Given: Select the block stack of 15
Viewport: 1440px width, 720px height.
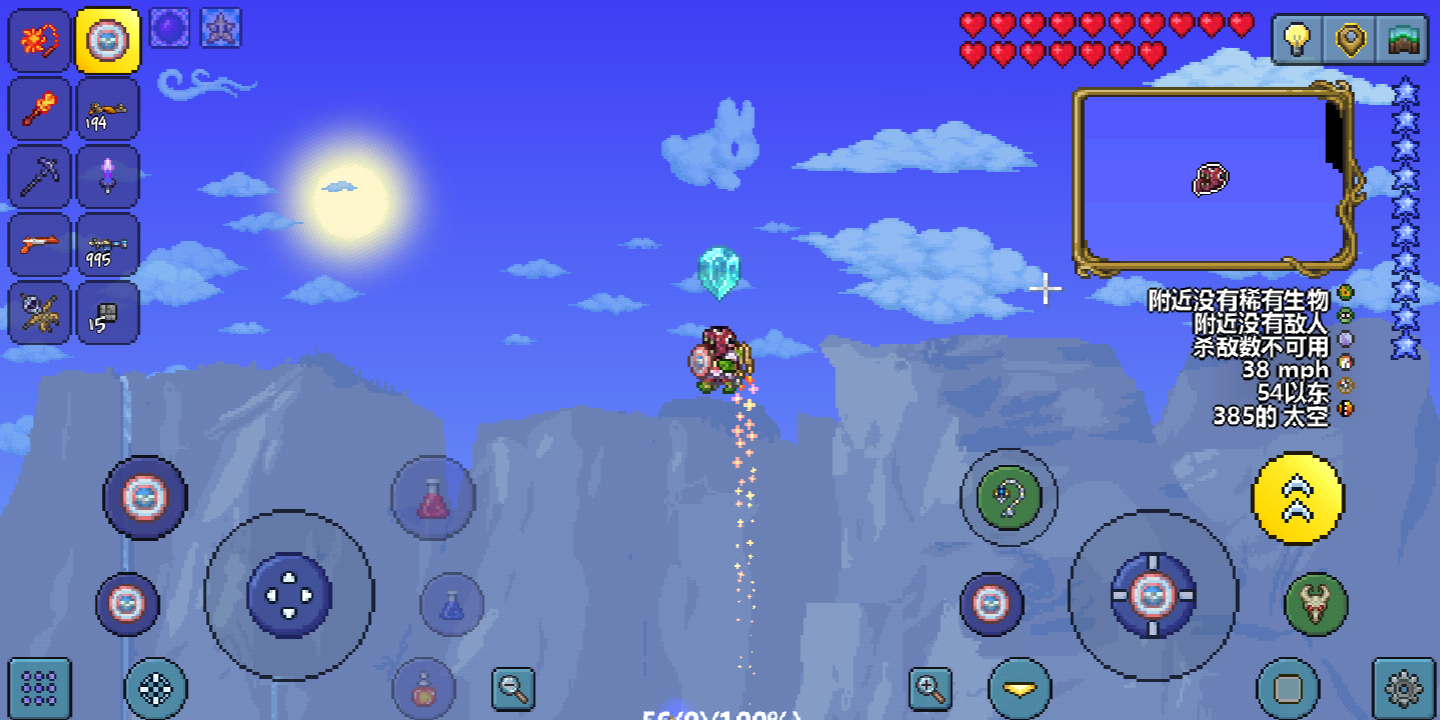Looking at the screenshot, I should click(x=107, y=313).
